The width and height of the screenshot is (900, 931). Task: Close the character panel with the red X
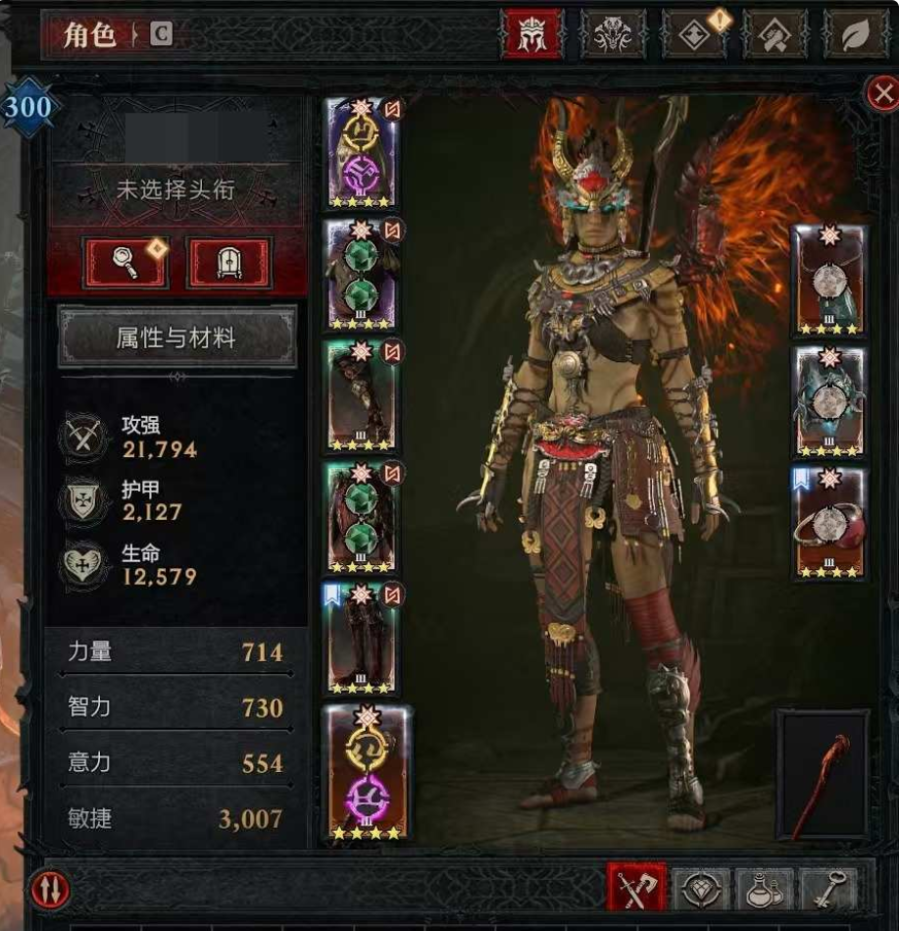click(882, 94)
